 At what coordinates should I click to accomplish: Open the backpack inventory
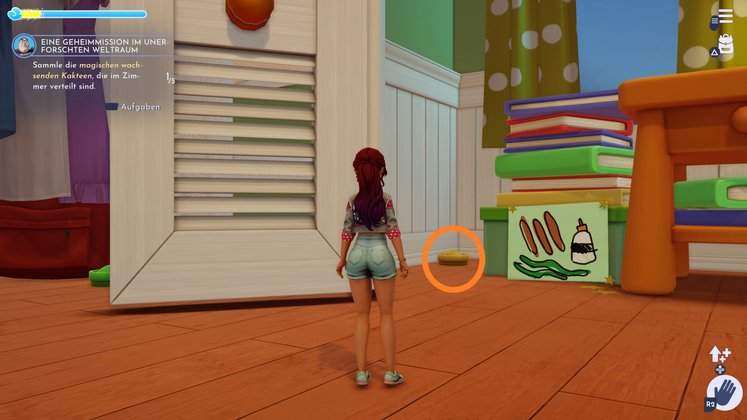click(728, 47)
